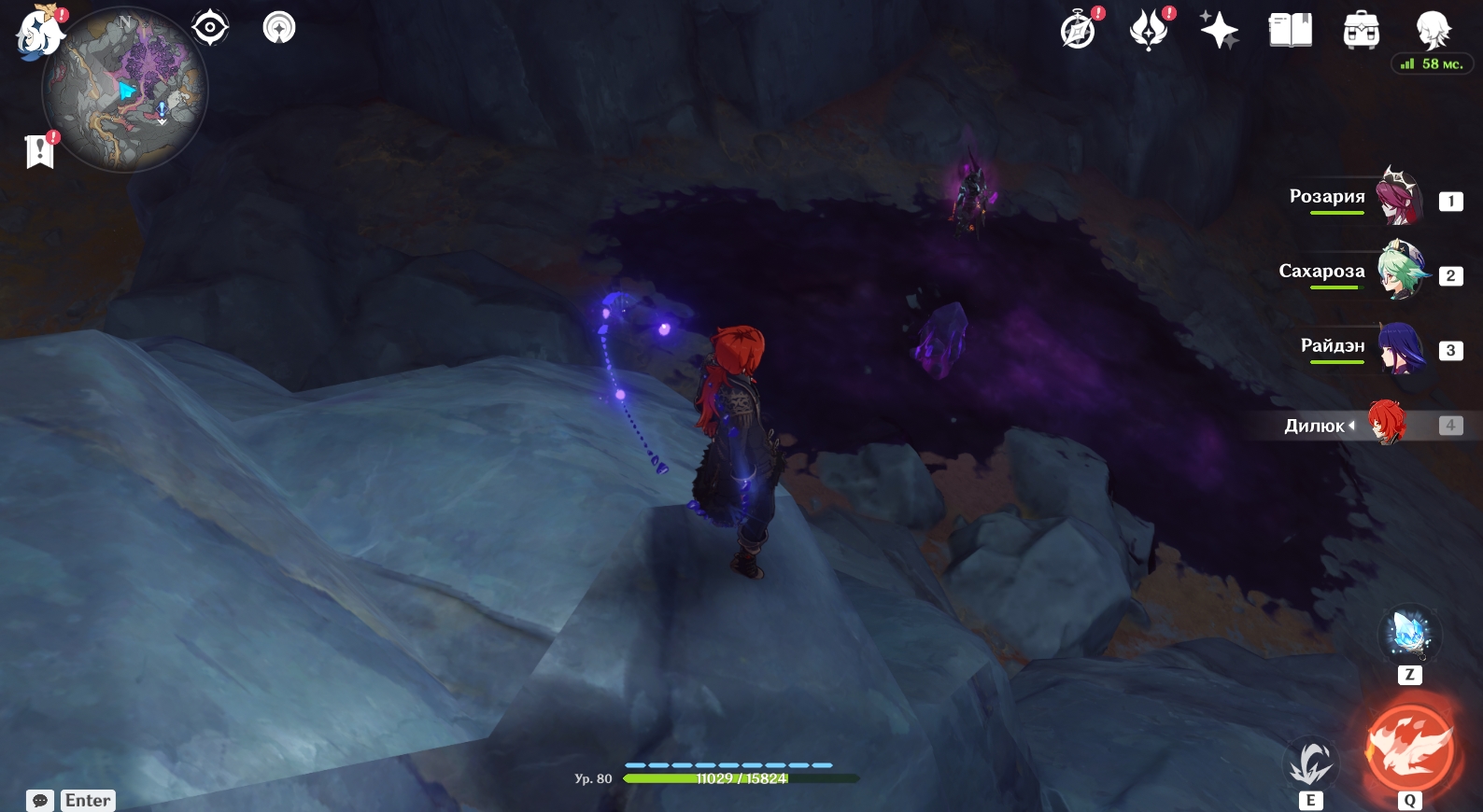The image size is (1483, 812).
Task: Unleash the flaming elemental burst
Action: coord(1410,747)
